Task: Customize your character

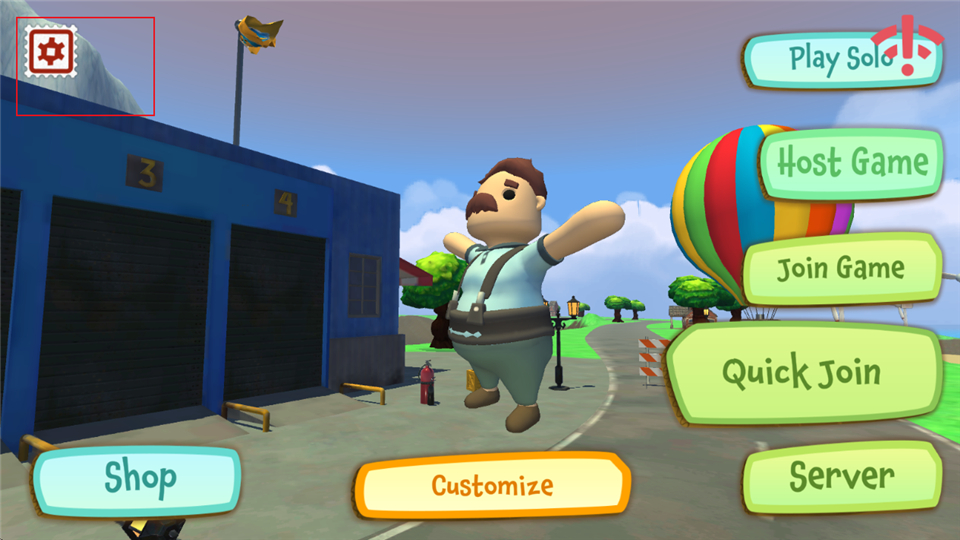Action: coord(492,486)
